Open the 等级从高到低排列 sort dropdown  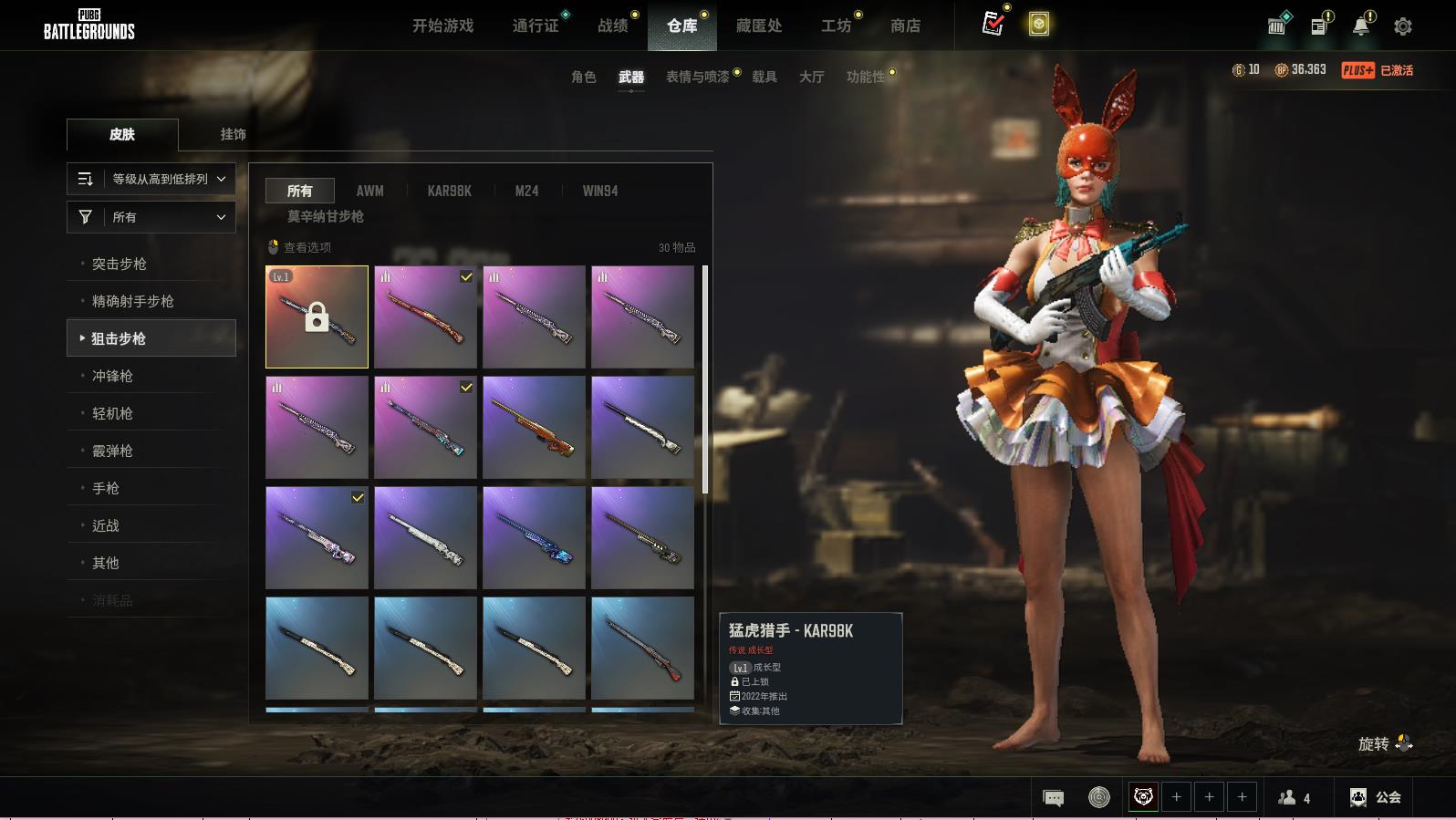click(151, 179)
